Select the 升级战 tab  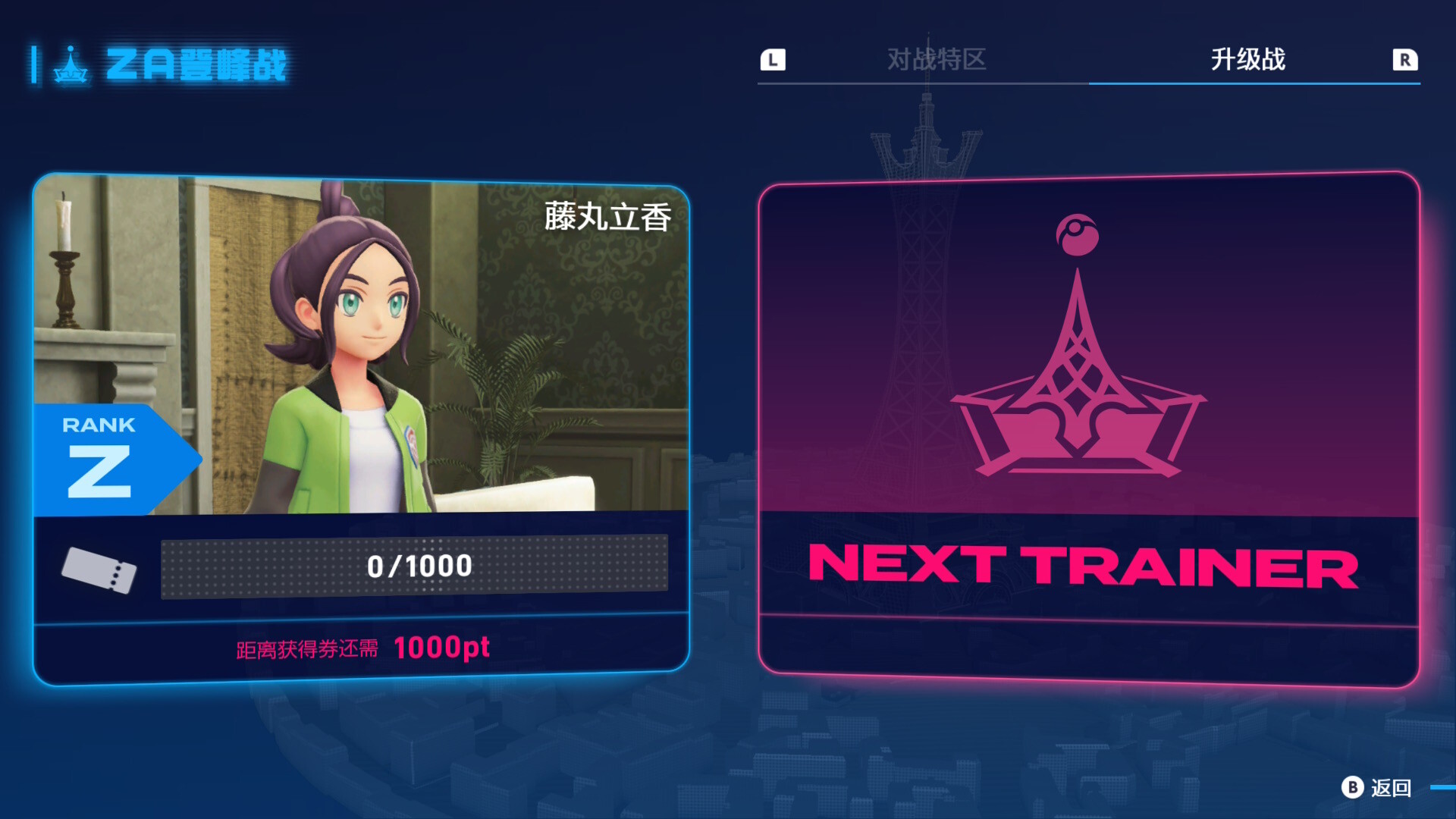pos(1247,59)
